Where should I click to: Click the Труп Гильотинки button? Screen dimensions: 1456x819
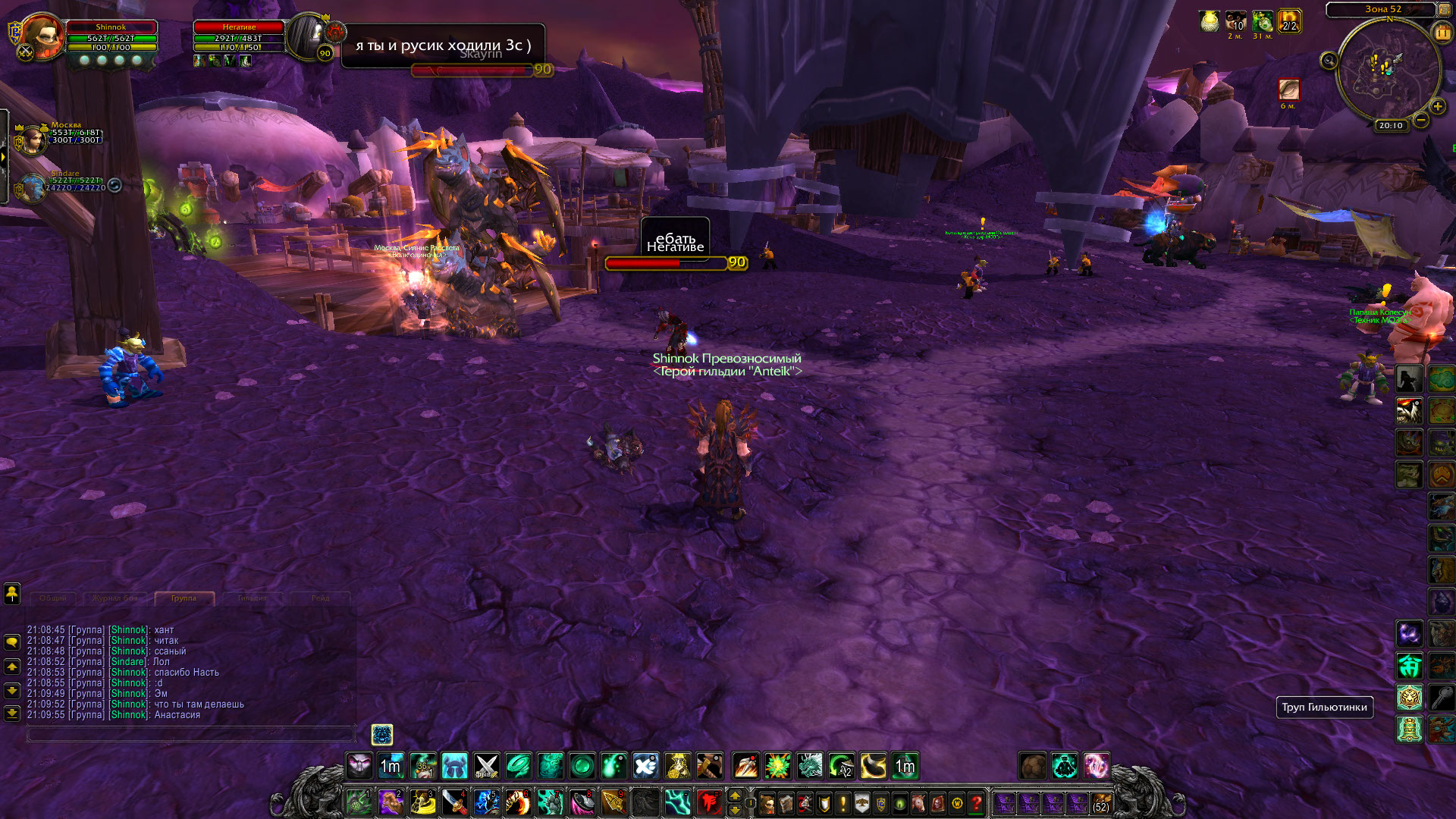1324,708
